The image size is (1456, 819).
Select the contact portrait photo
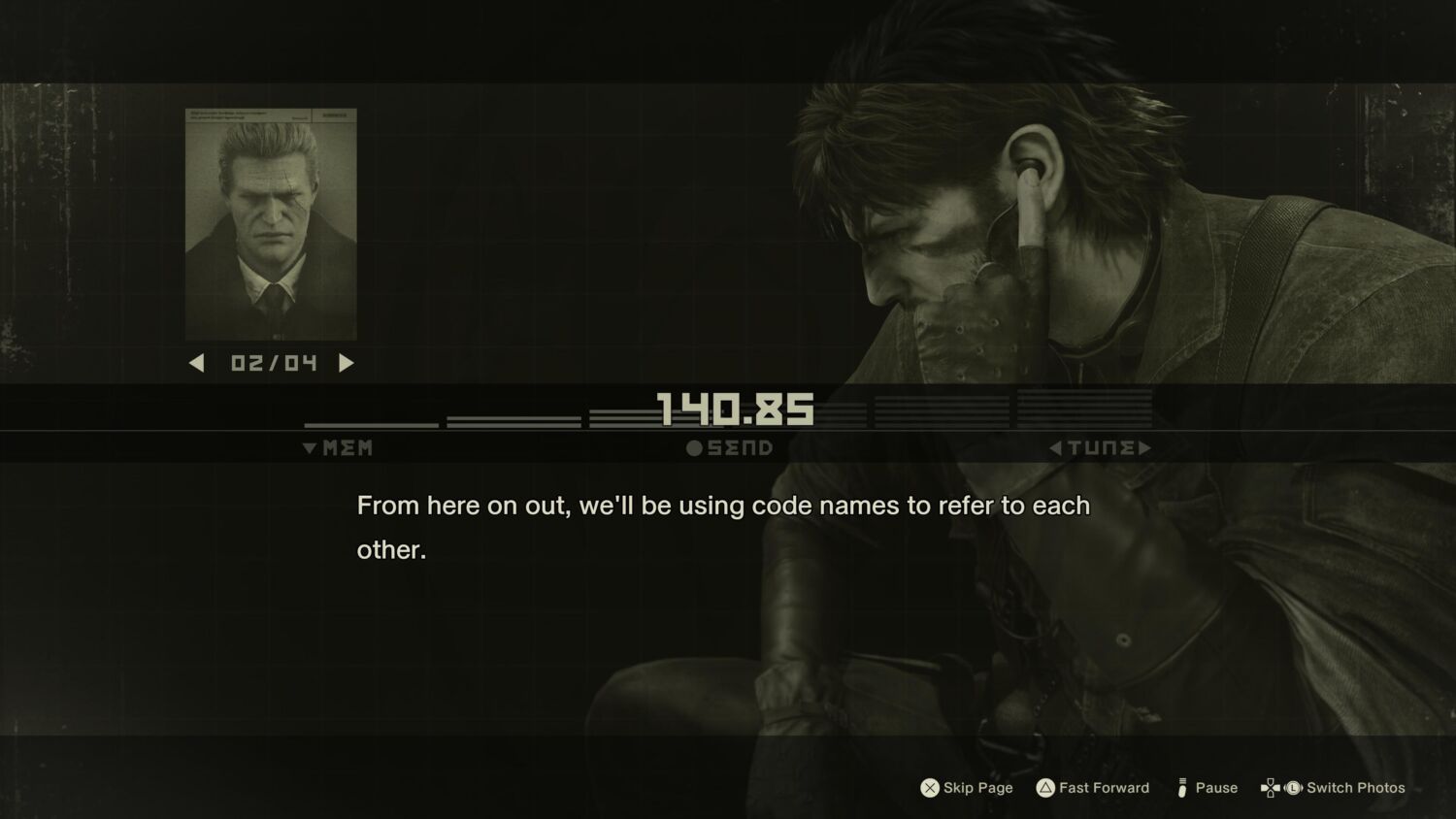point(271,224)
